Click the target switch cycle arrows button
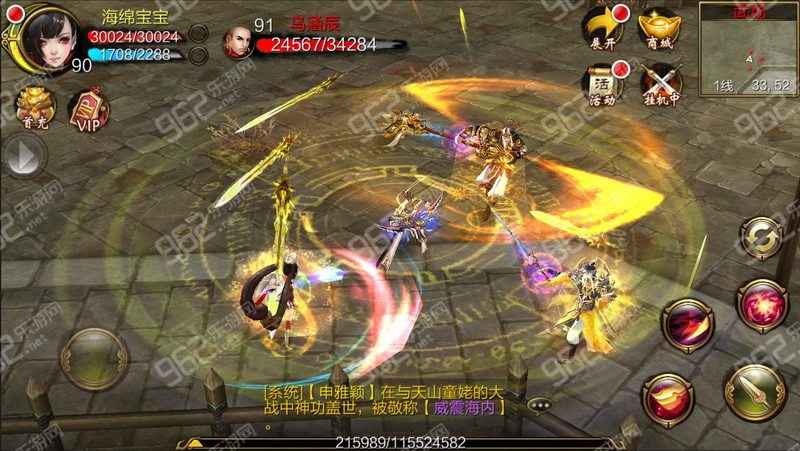The width and height of the screenshot is (800, 451). [761, 238]
